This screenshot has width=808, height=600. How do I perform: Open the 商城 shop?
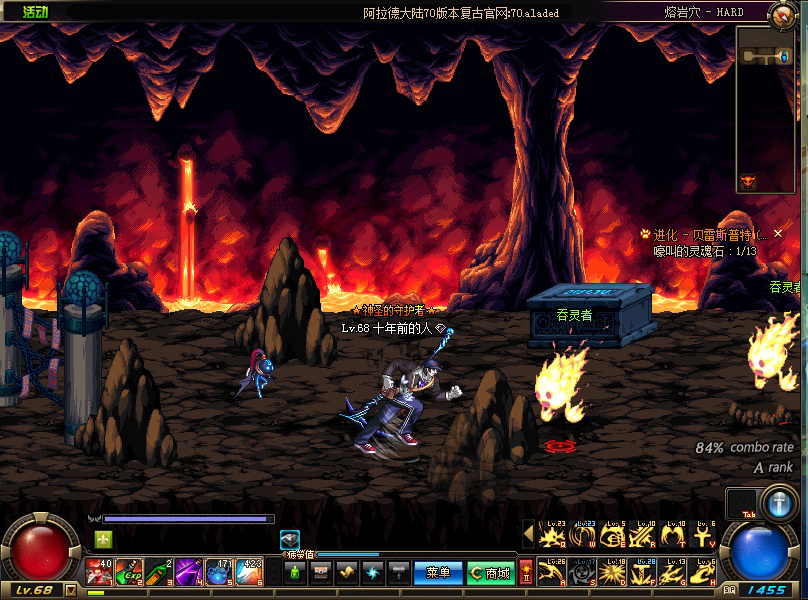(x=490, y=573)
